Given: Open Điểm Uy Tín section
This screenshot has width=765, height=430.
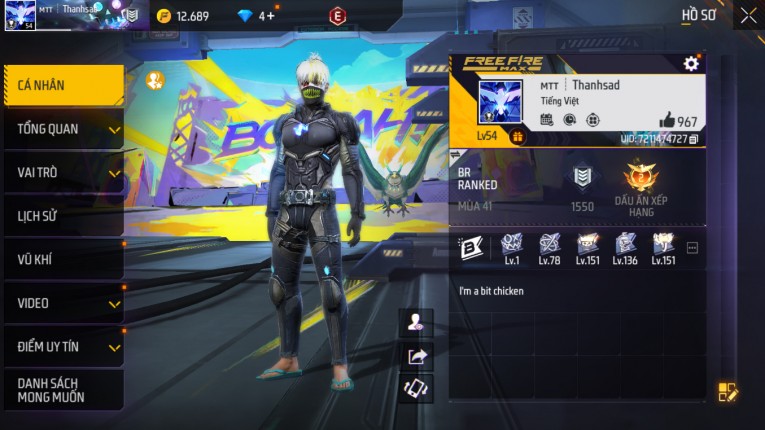Looking at the screenshot, I should (62, 346).
